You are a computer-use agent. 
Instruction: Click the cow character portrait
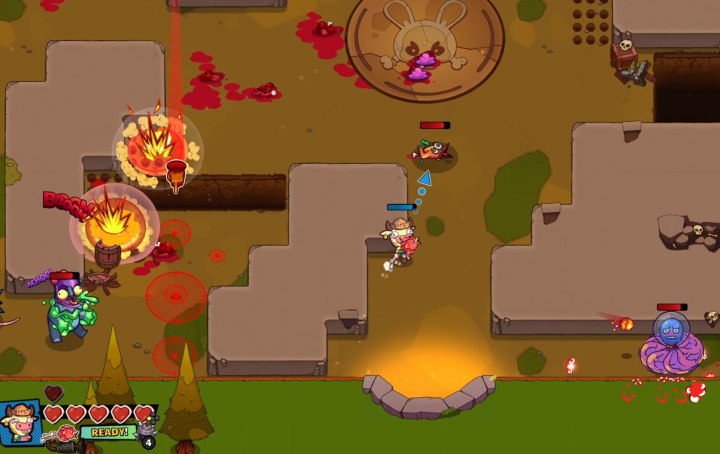(21, 421)
